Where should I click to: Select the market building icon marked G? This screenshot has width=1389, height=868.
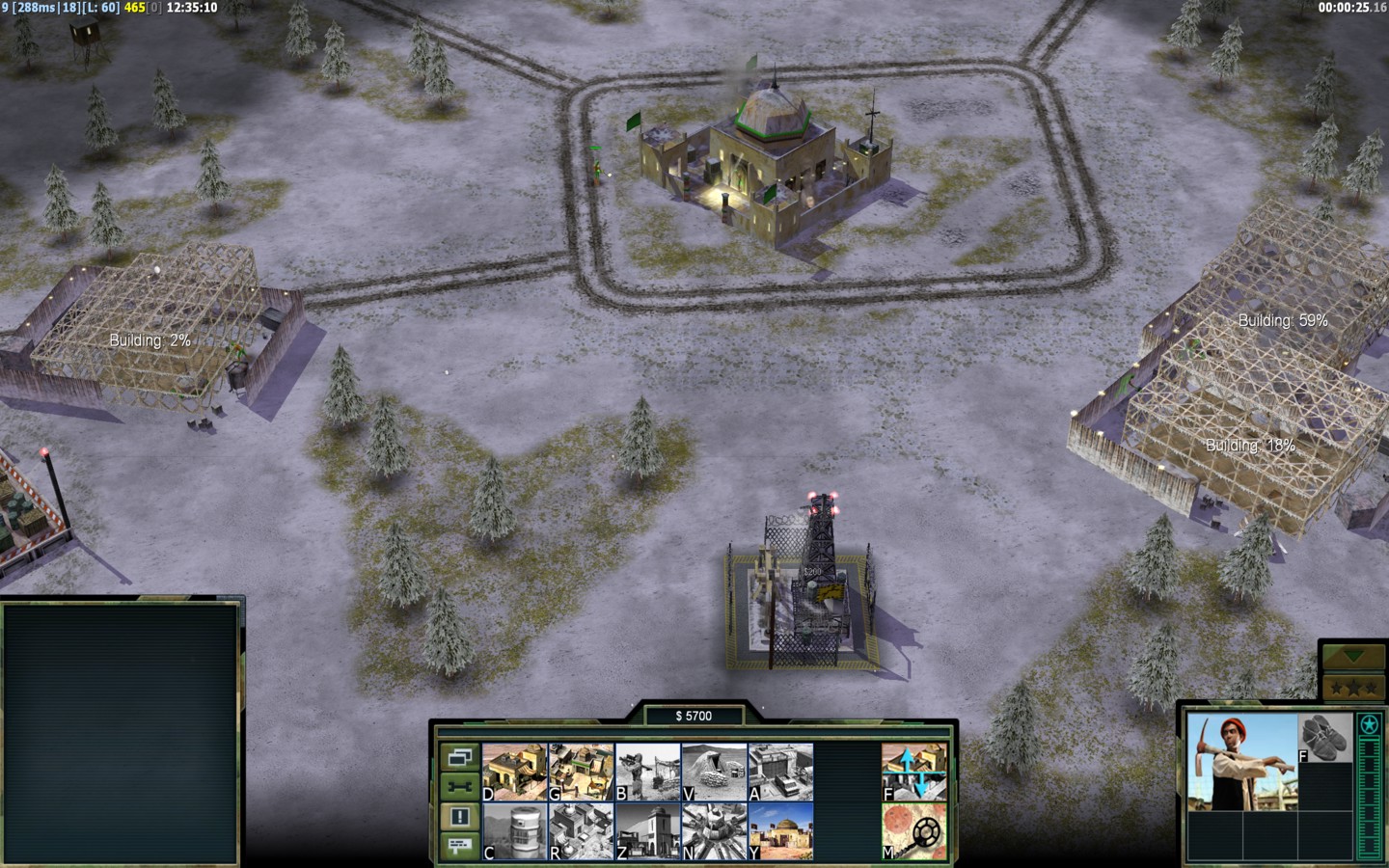581,772
